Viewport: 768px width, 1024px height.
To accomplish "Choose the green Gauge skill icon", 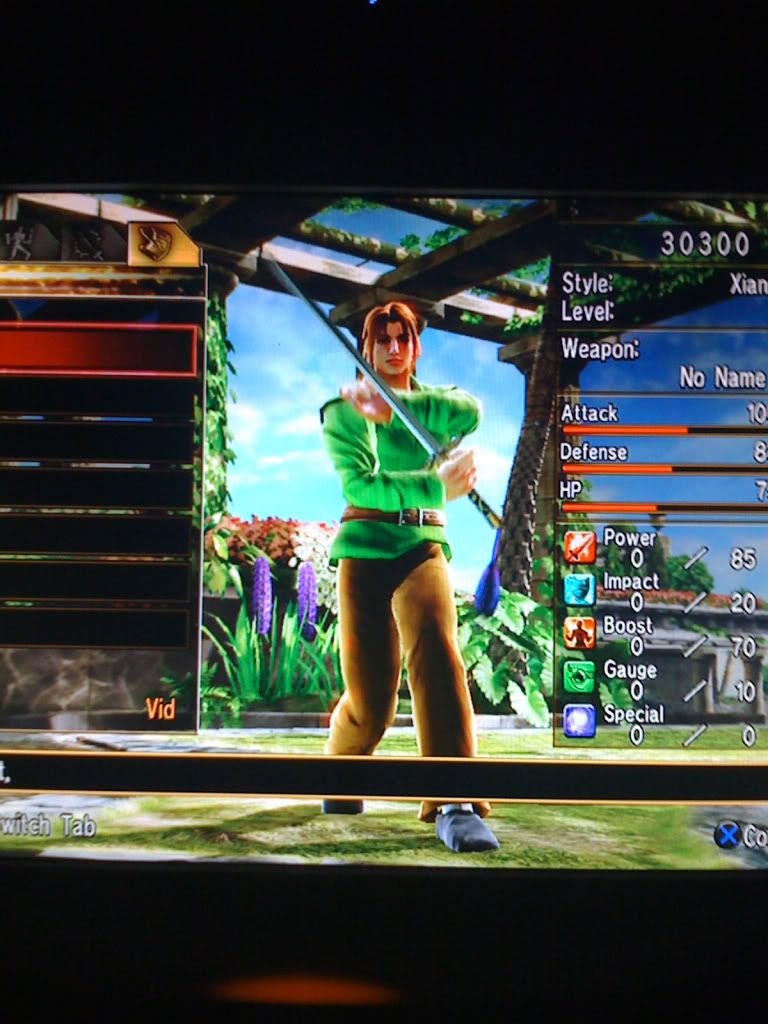I will click(x=579, y=677).
